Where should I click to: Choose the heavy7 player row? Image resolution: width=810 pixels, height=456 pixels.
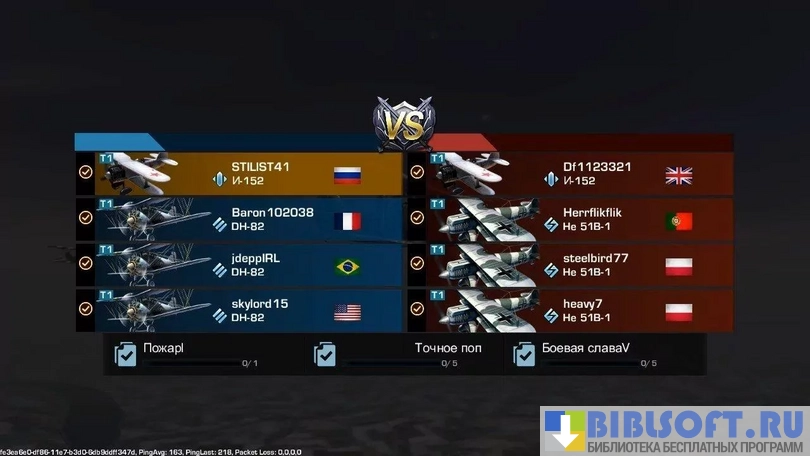(570, 310)
